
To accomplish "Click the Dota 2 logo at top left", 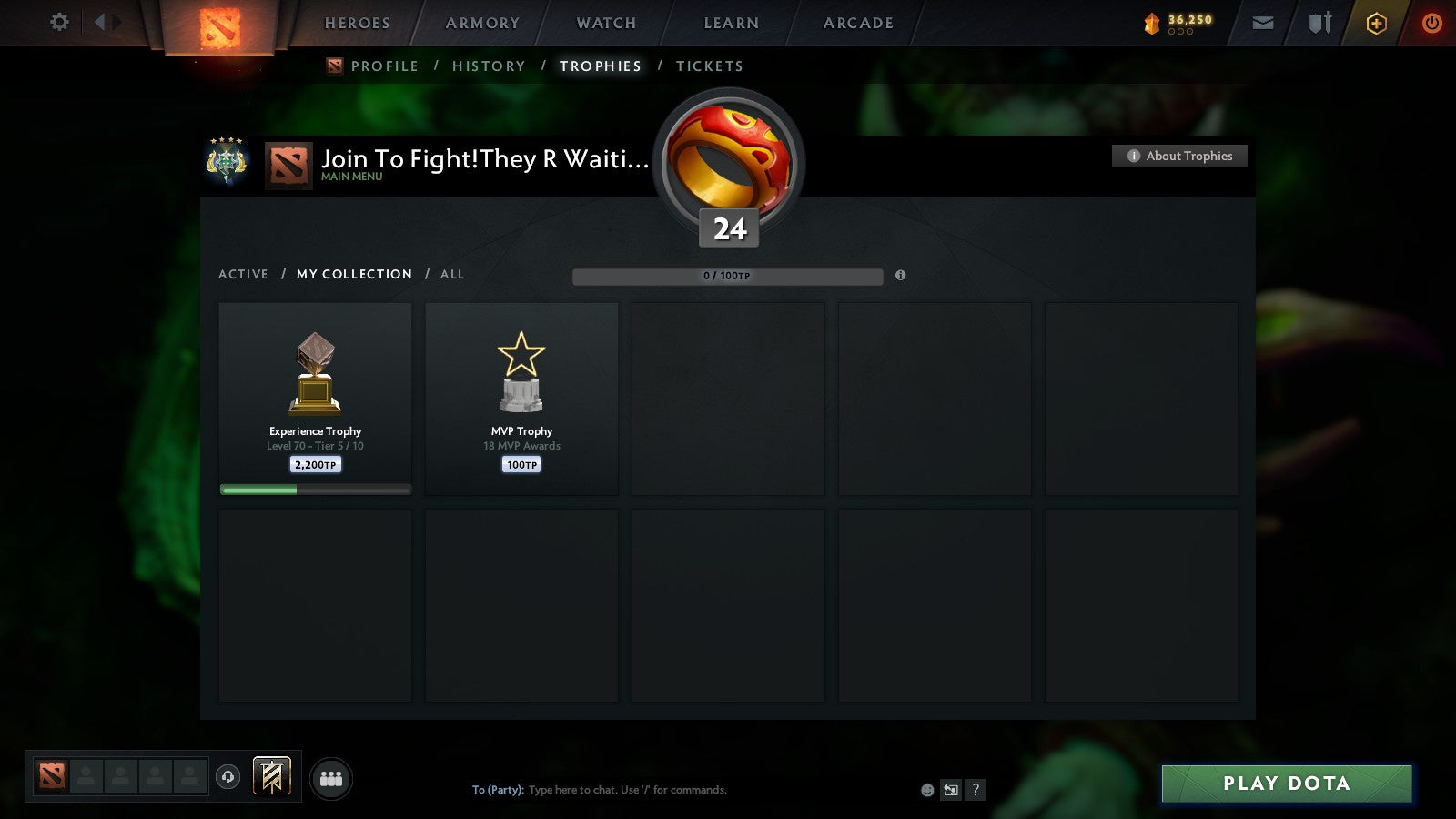I will click(x=217, y=23).
